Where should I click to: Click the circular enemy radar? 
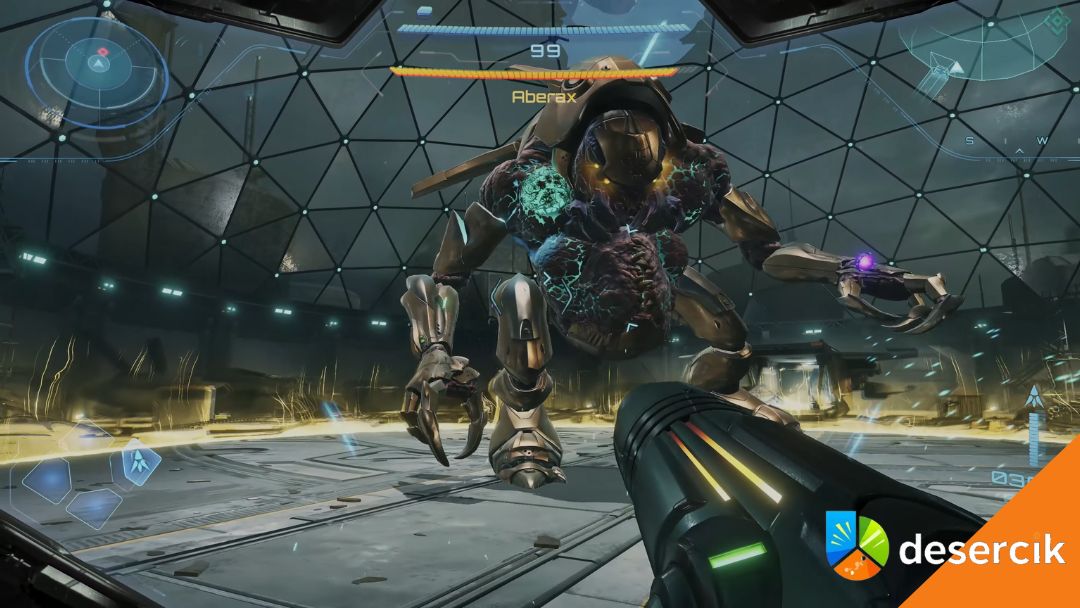tap(97, 63)
